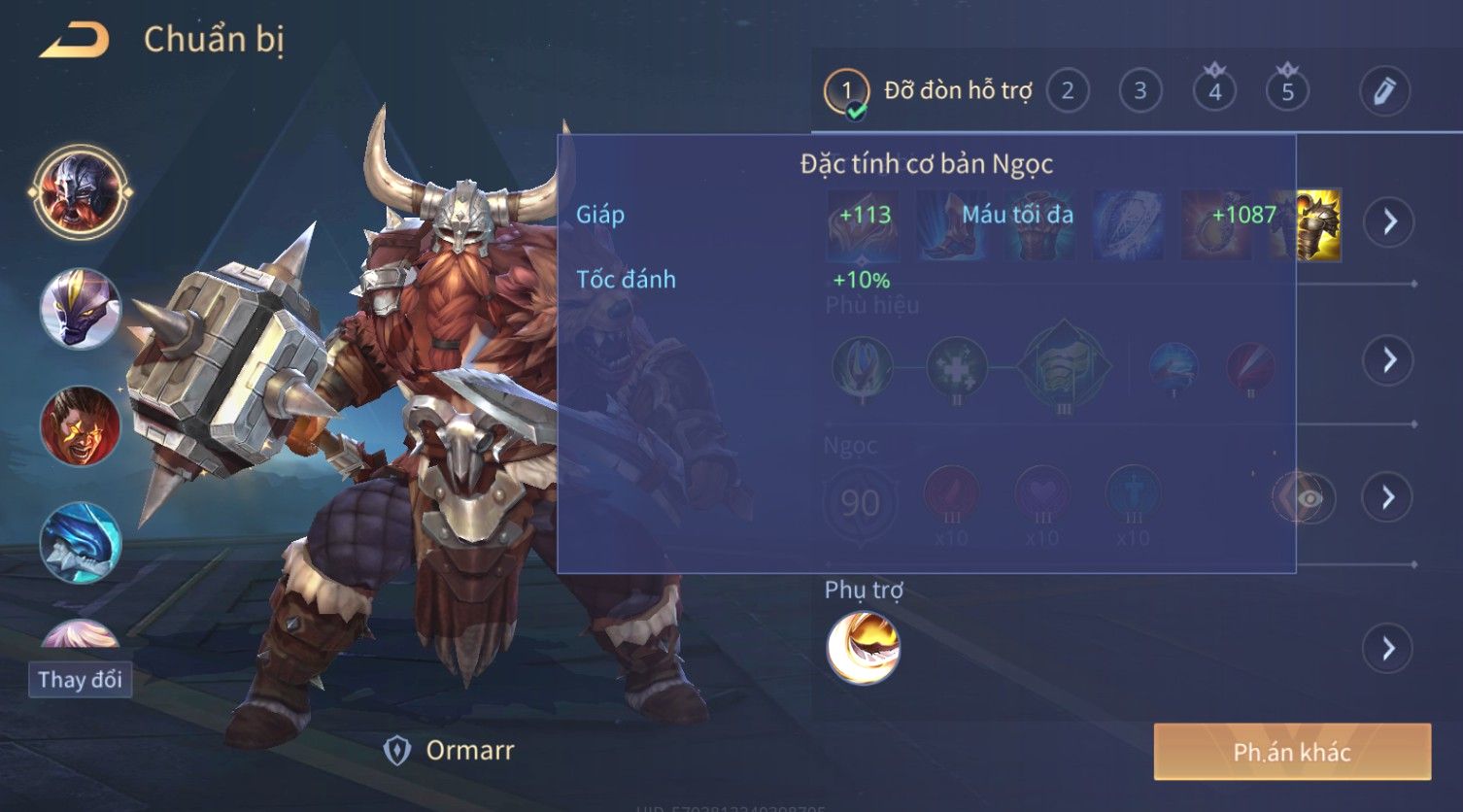This screenshot has height=812, width=1463.
Task: Select preset 1 Đỡ đòn hỗ trợ
Action: [846, 92]
